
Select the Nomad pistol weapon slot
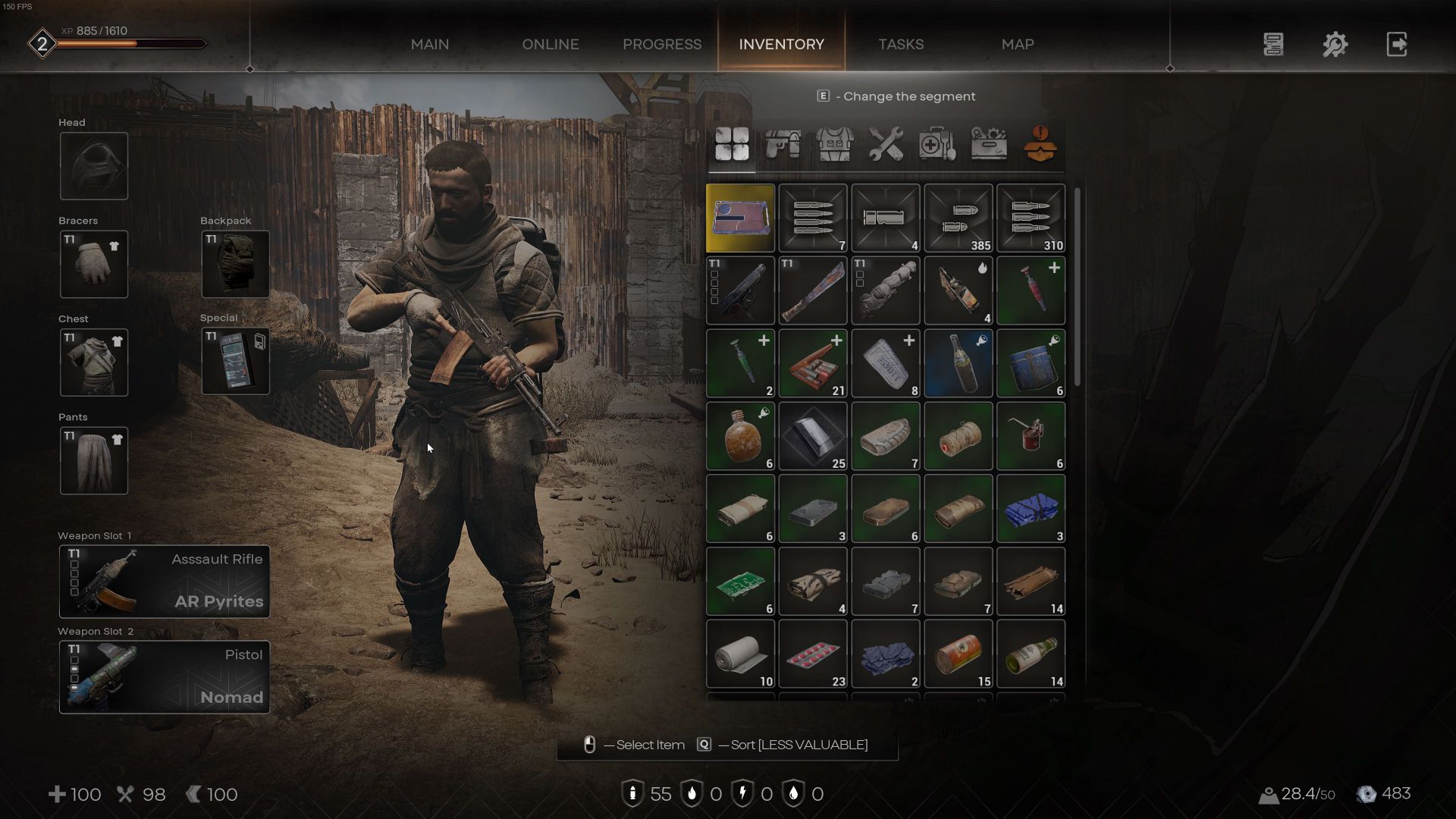pyautogui.click(x=165, y=676)
